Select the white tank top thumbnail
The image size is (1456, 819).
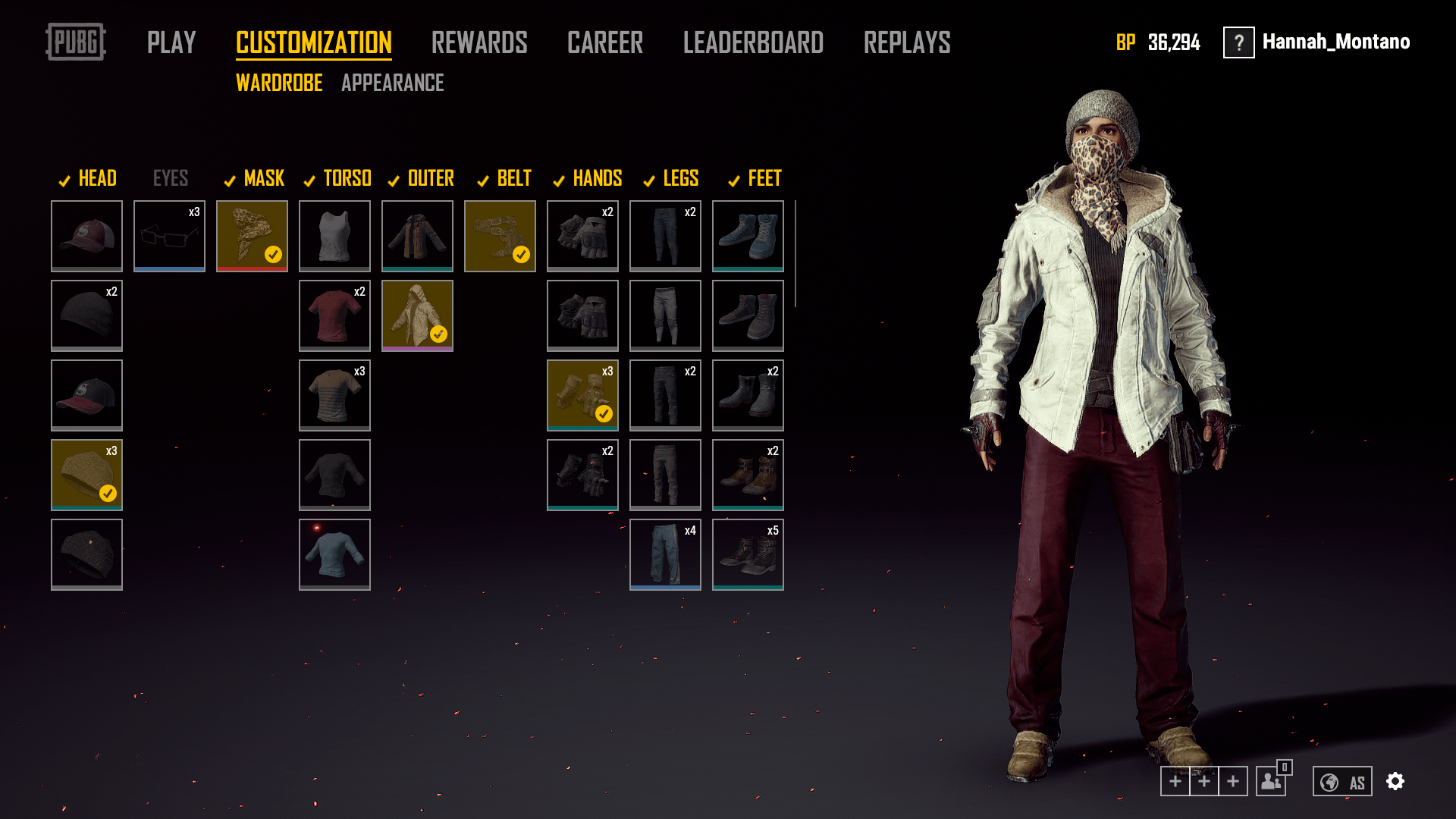[x=334, y=236]
